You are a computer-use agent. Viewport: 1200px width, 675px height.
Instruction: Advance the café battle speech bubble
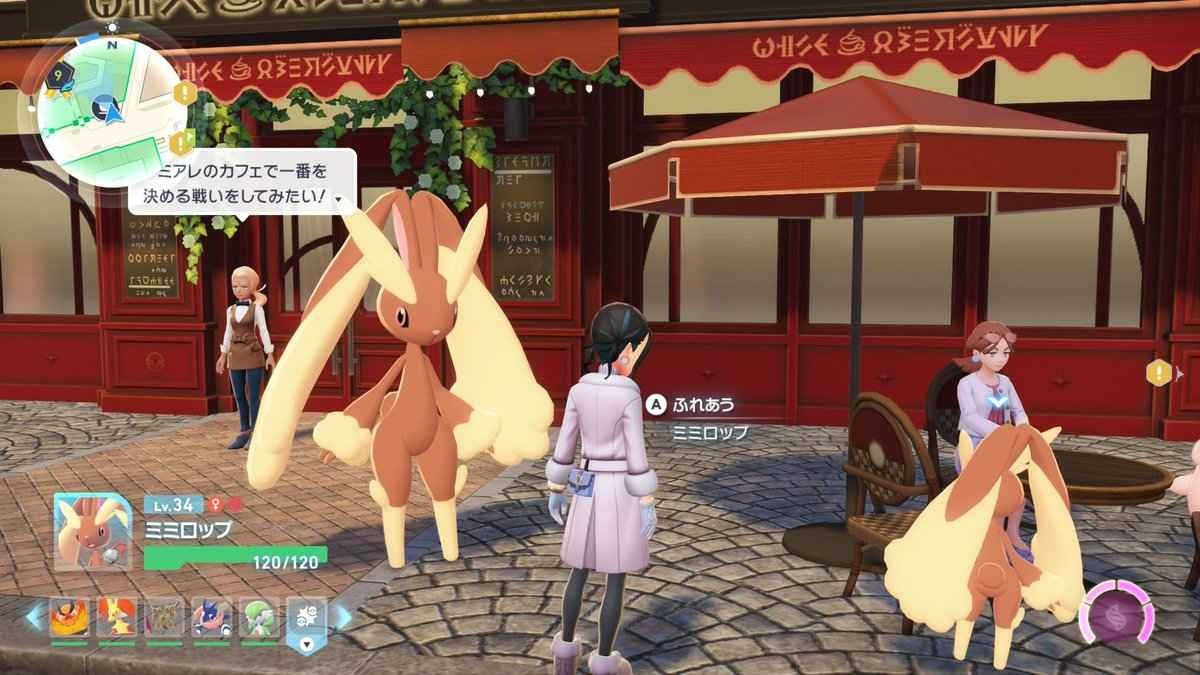[x=339, y=200]
